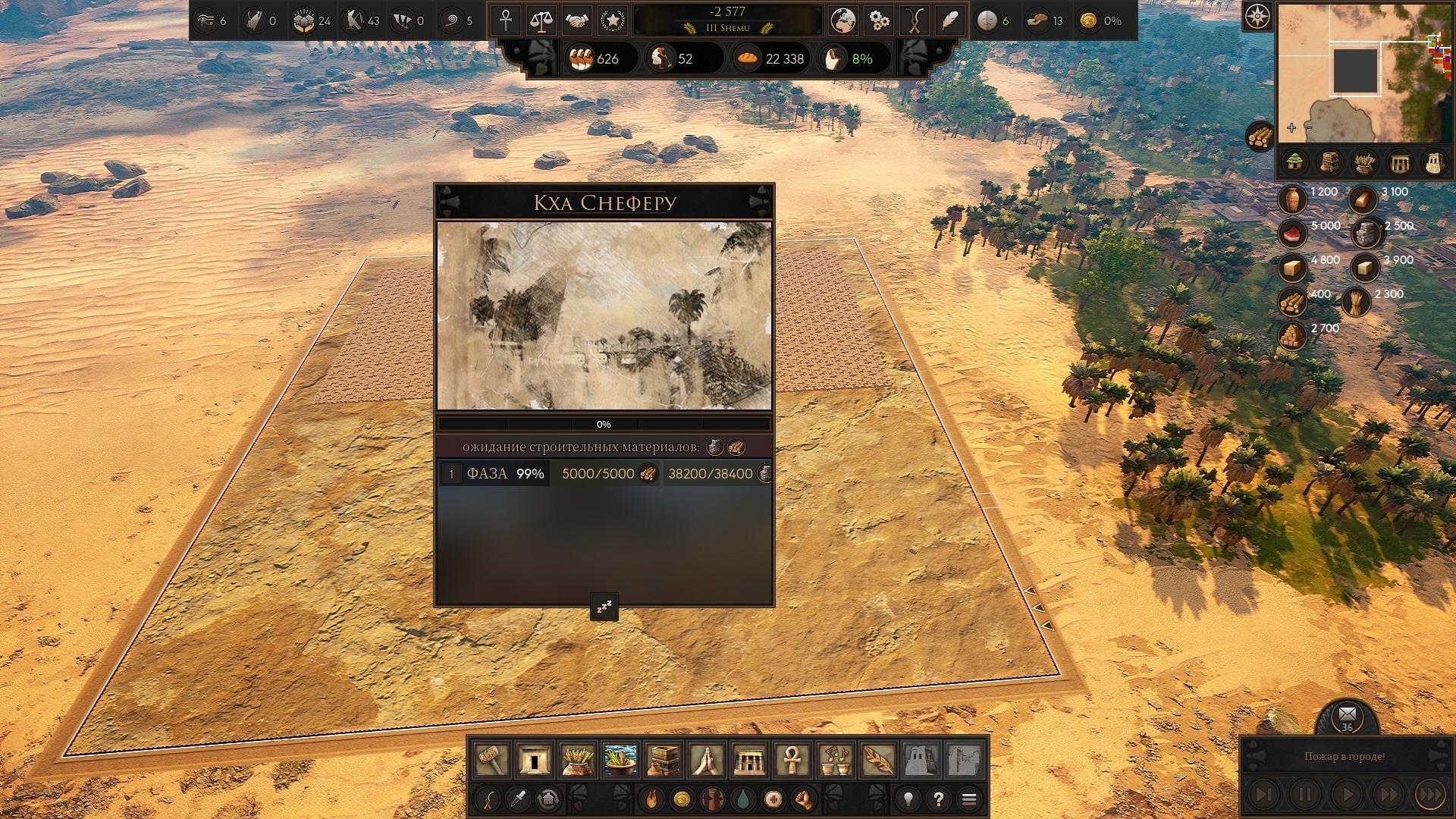Open the balance scales trade panel
Screen dimensions: 1456x819
coord(541,20)
